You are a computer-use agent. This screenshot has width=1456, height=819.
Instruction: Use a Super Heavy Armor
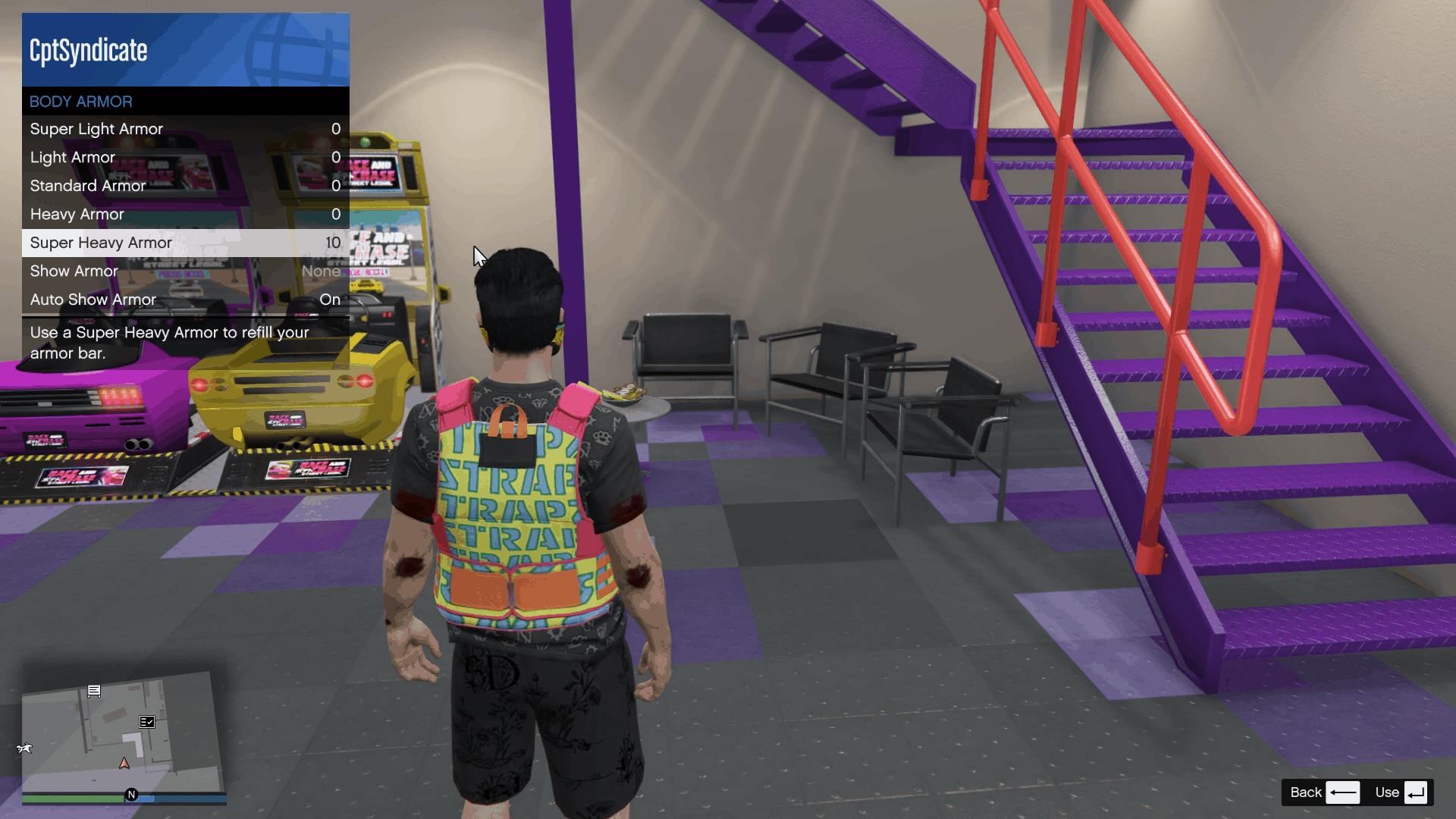tap(185, 243)
